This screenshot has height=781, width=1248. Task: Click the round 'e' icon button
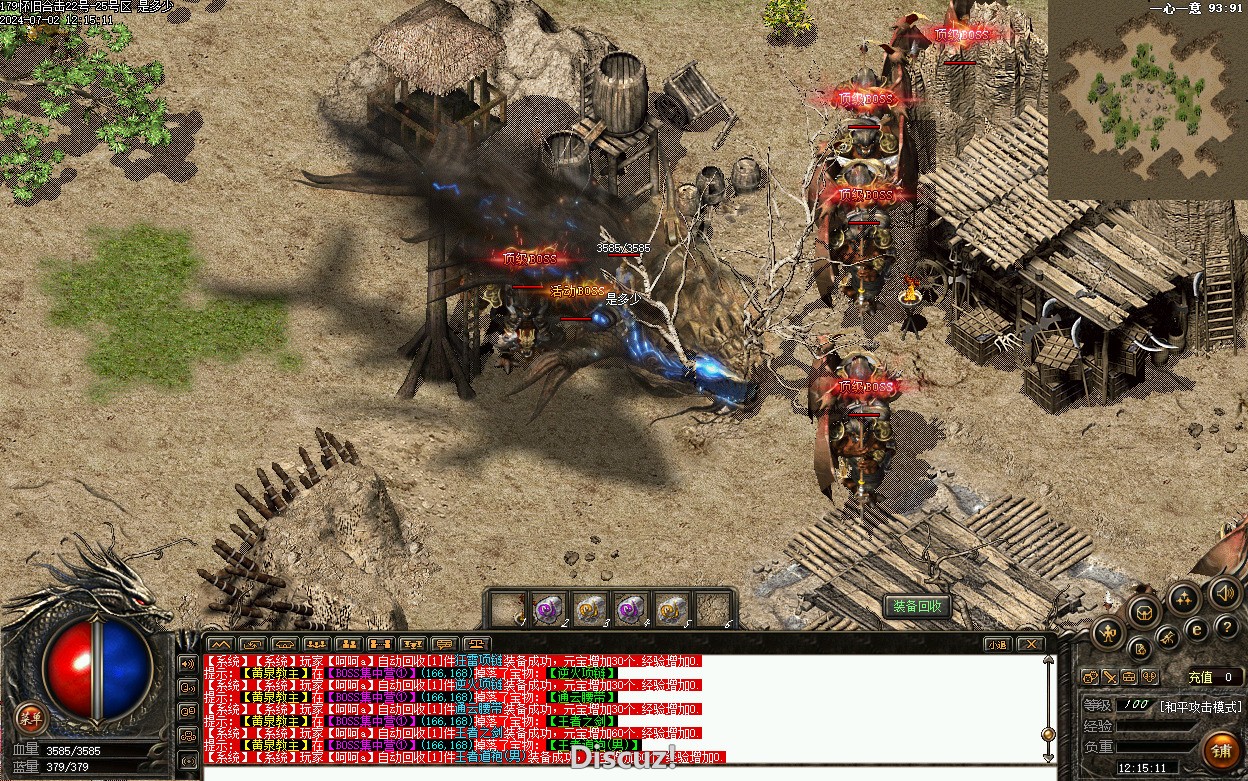point(1196,629)
